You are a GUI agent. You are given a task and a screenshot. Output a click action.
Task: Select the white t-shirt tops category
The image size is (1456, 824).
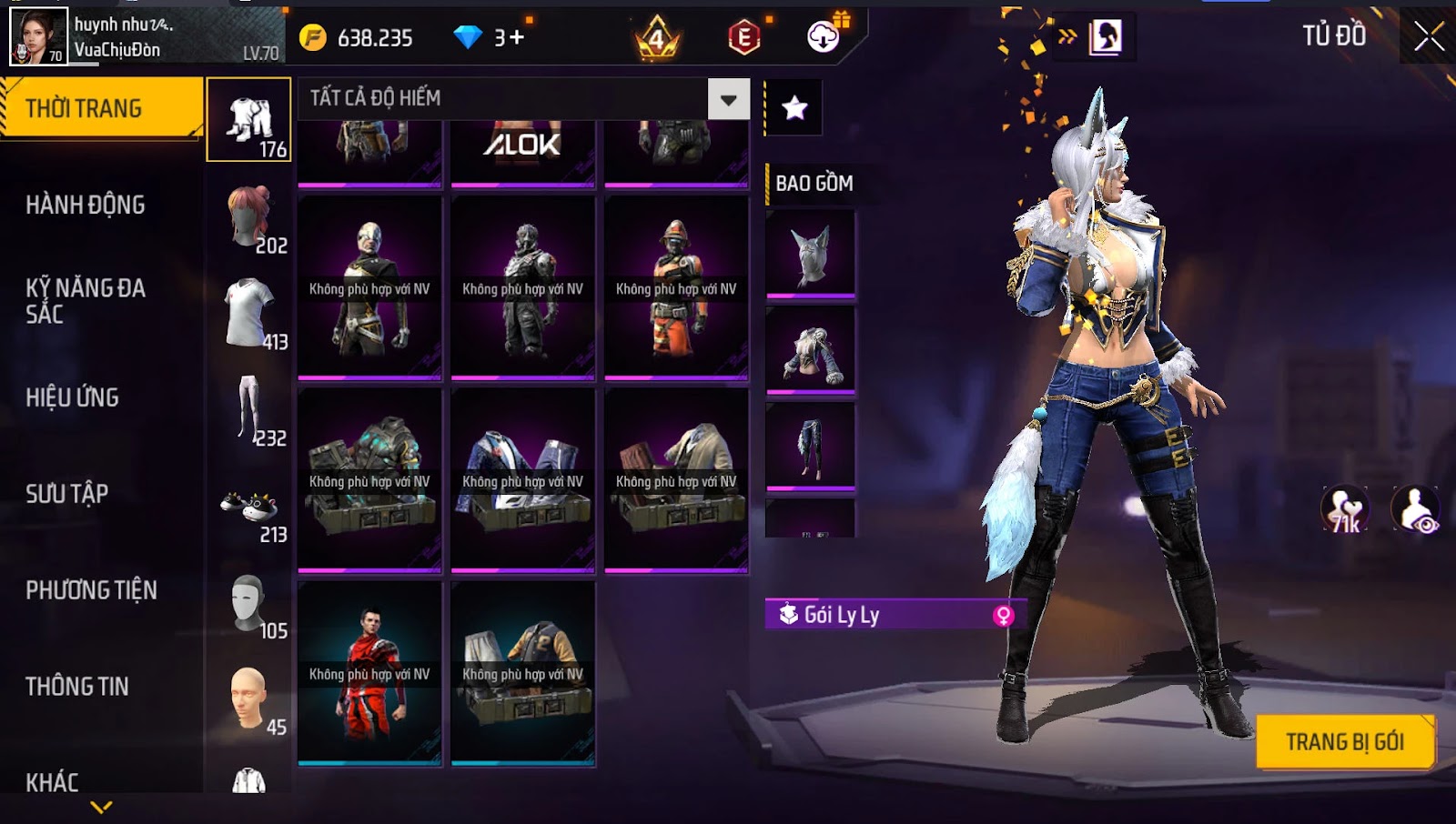[249, 314]
